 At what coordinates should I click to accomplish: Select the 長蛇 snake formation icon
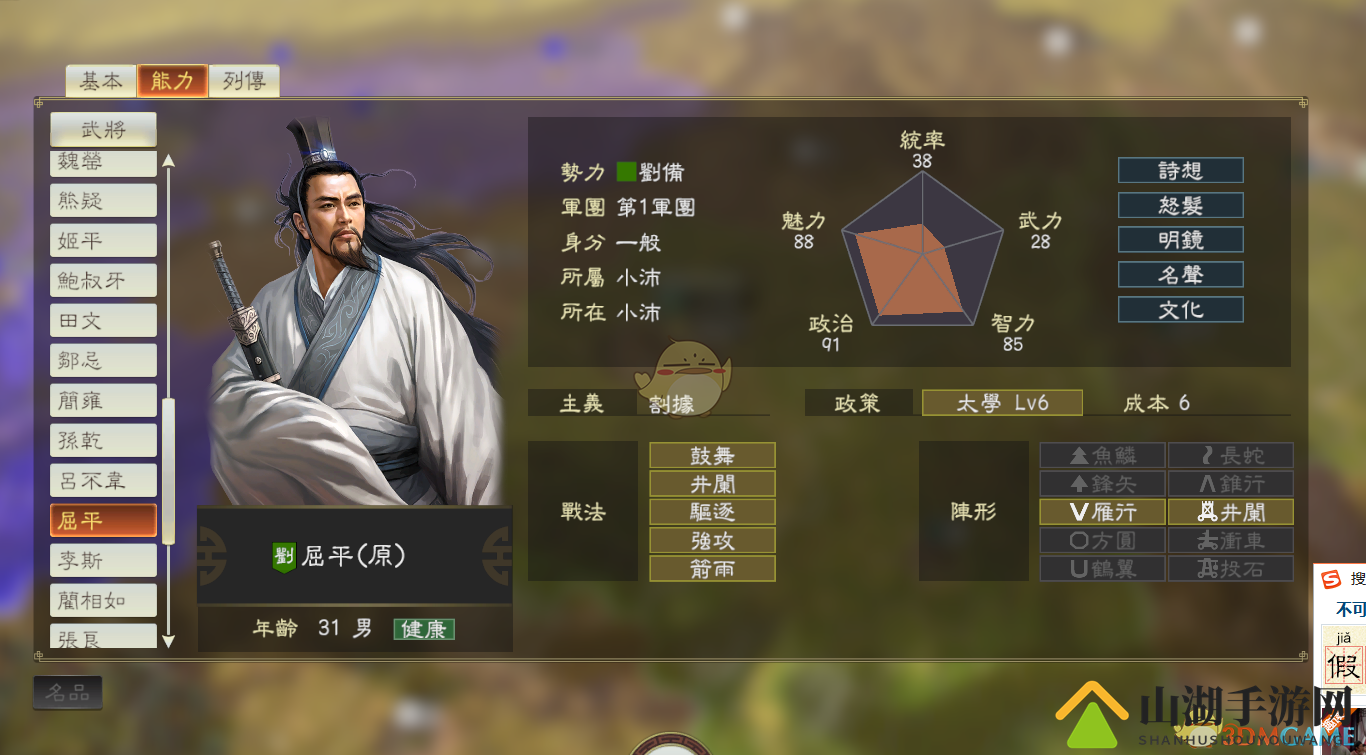1232,455
